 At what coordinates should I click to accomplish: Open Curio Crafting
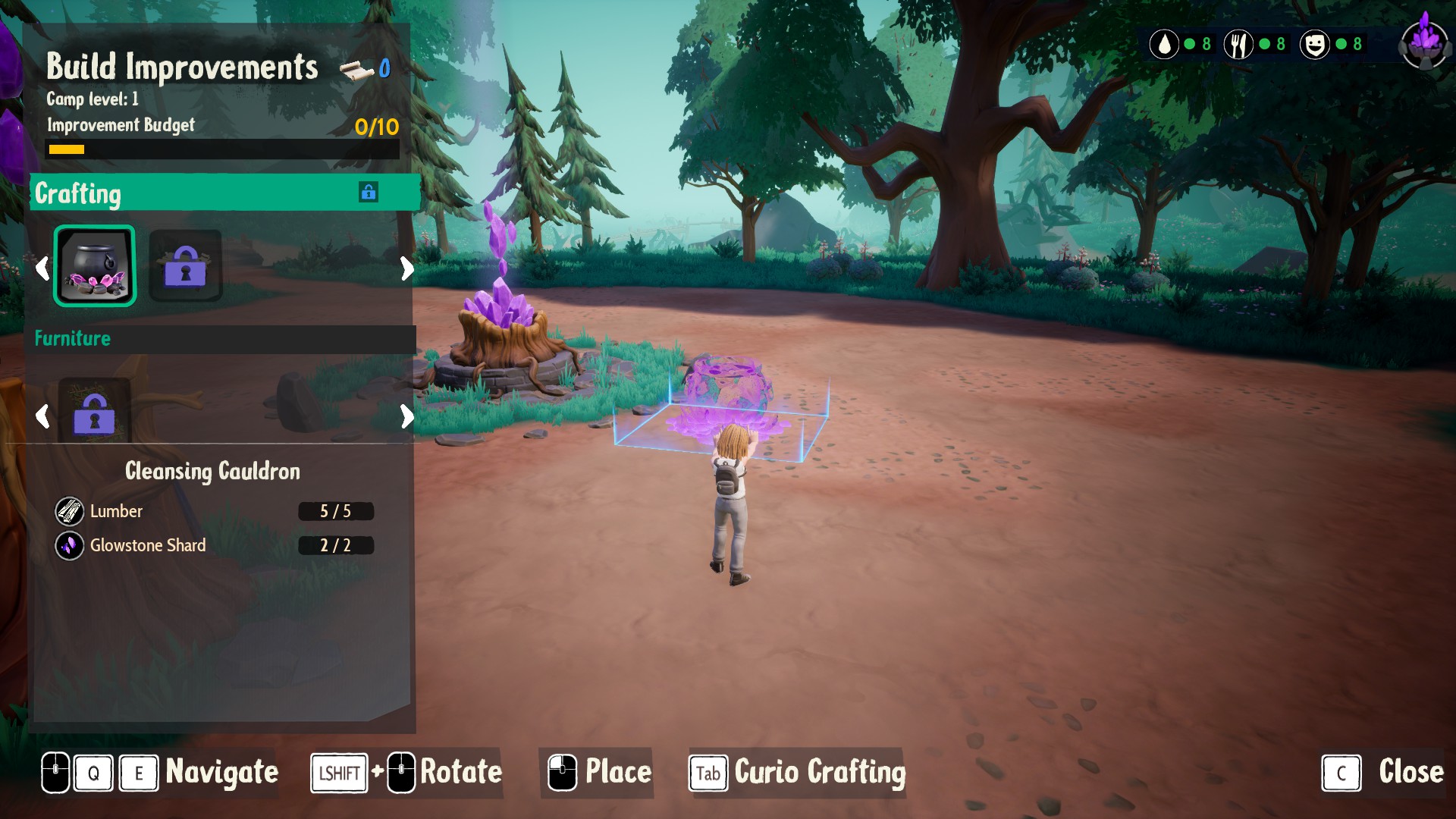797,773
